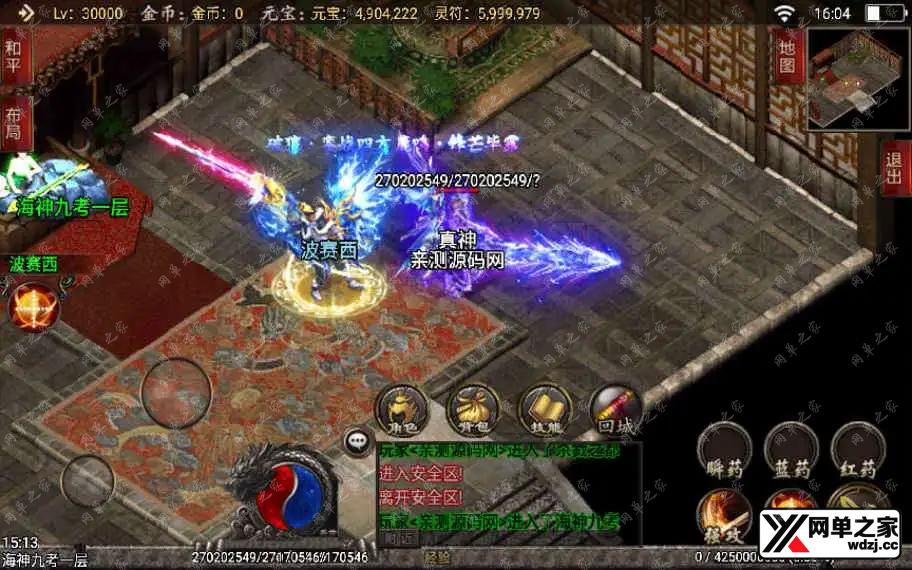Expand the arrow icon beside the level display
The width and height of the screenshot is (912, 570).
[x=26, y=13]
